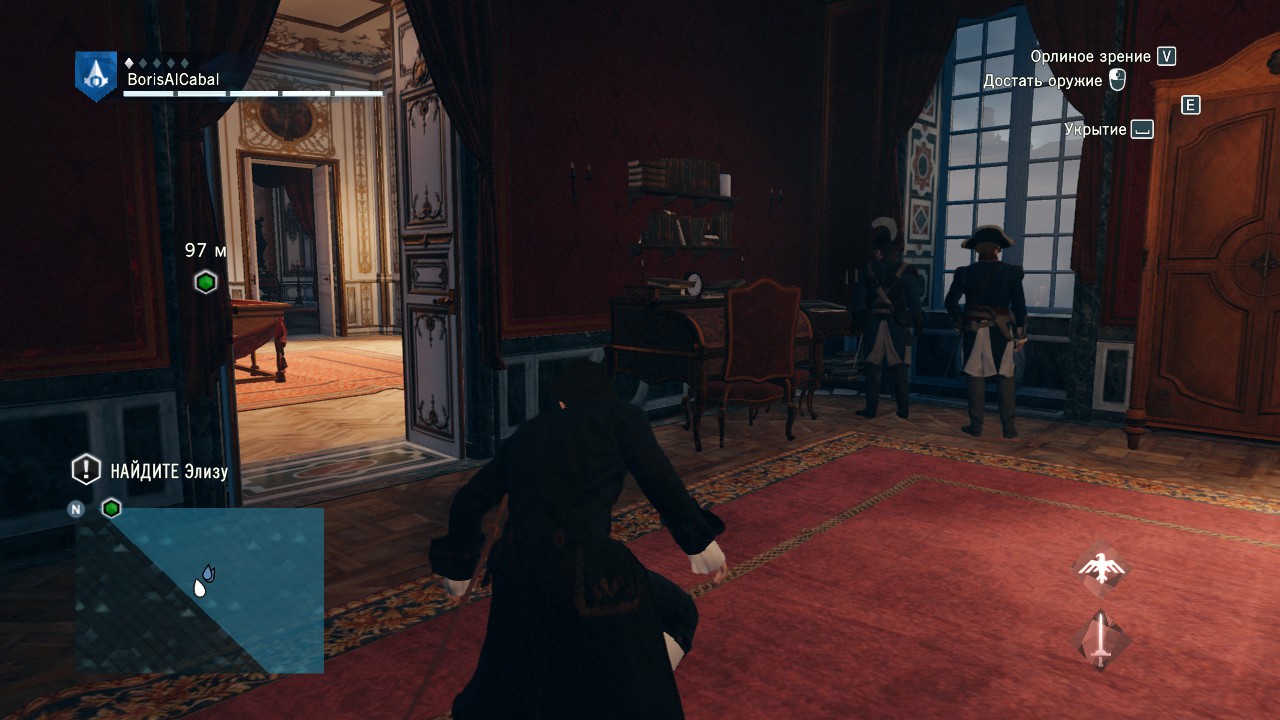Select the player name BorisAlCabal
Viewport: 1280px width, 720px height.
(172, 79)
